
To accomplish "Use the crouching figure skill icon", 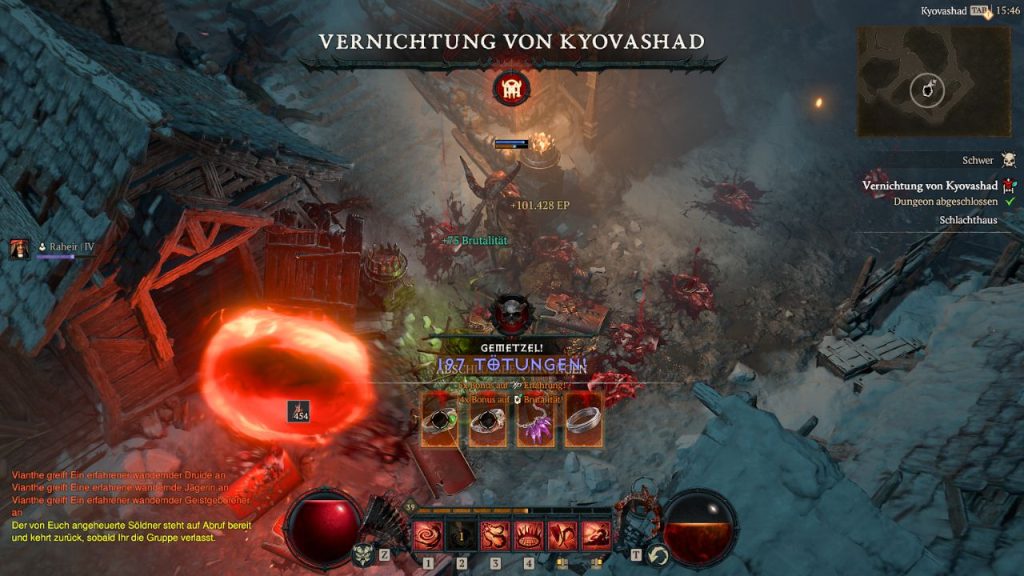I will point(596,536).
